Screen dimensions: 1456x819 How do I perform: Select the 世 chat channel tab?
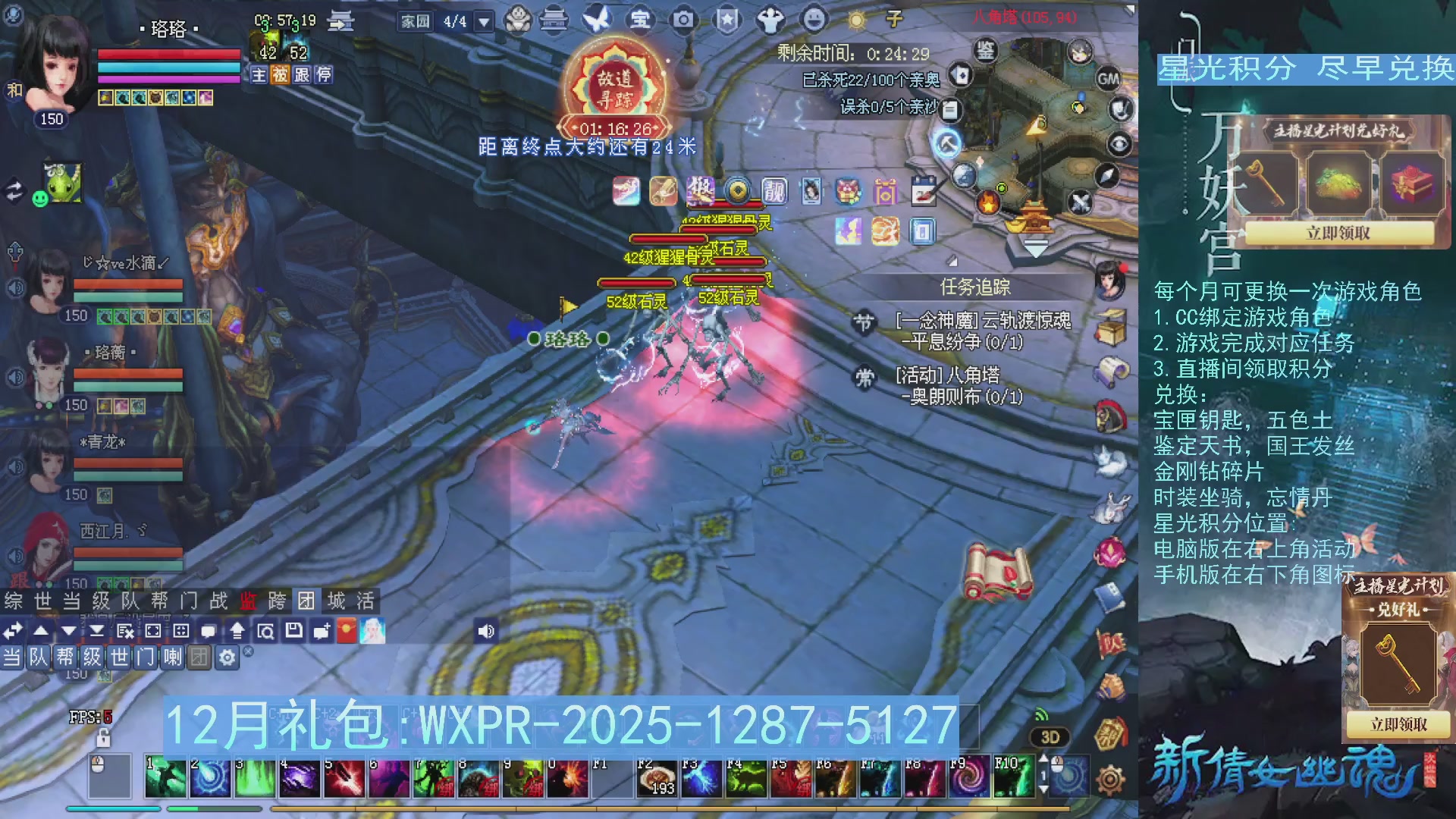click(x=43, y=601)
